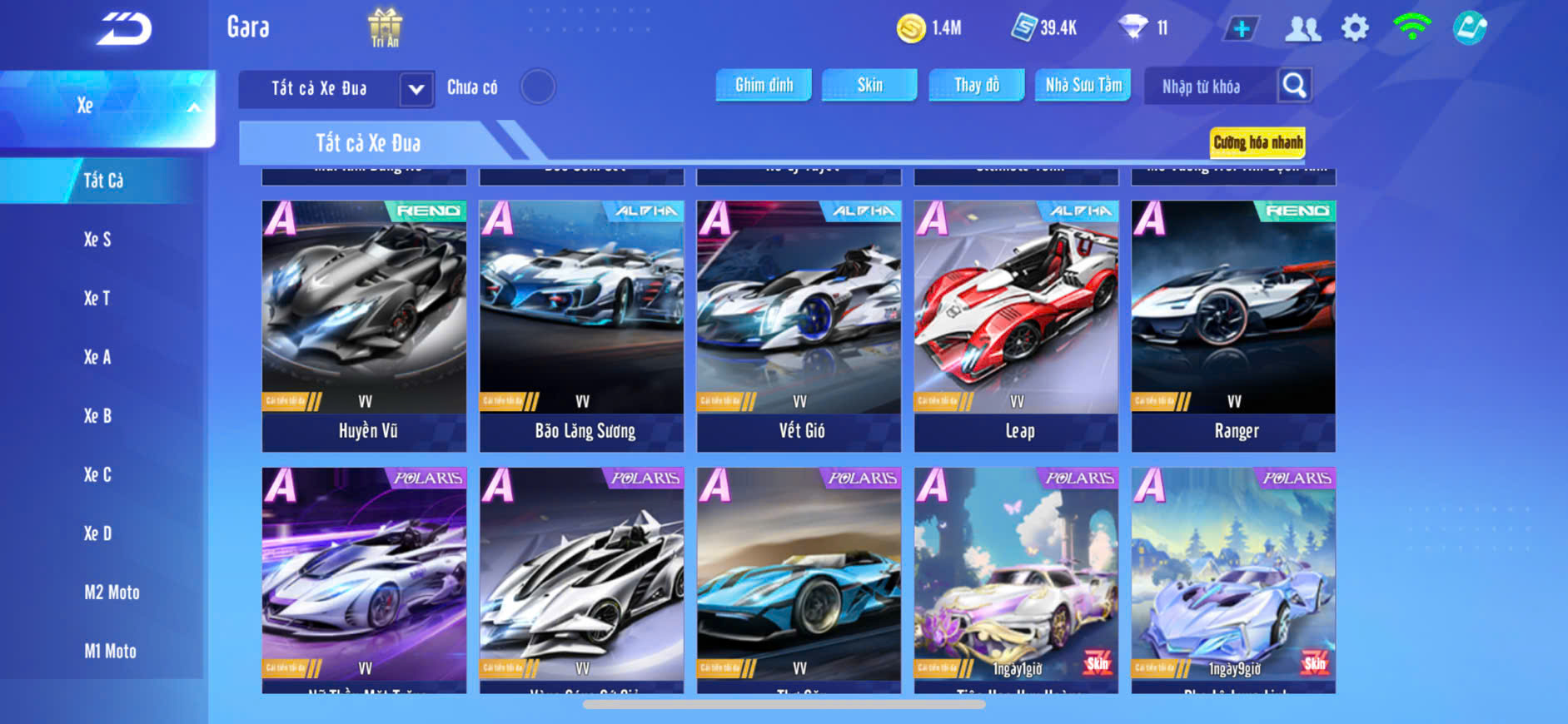Choose the Bão Lăng Sương car

582,325
